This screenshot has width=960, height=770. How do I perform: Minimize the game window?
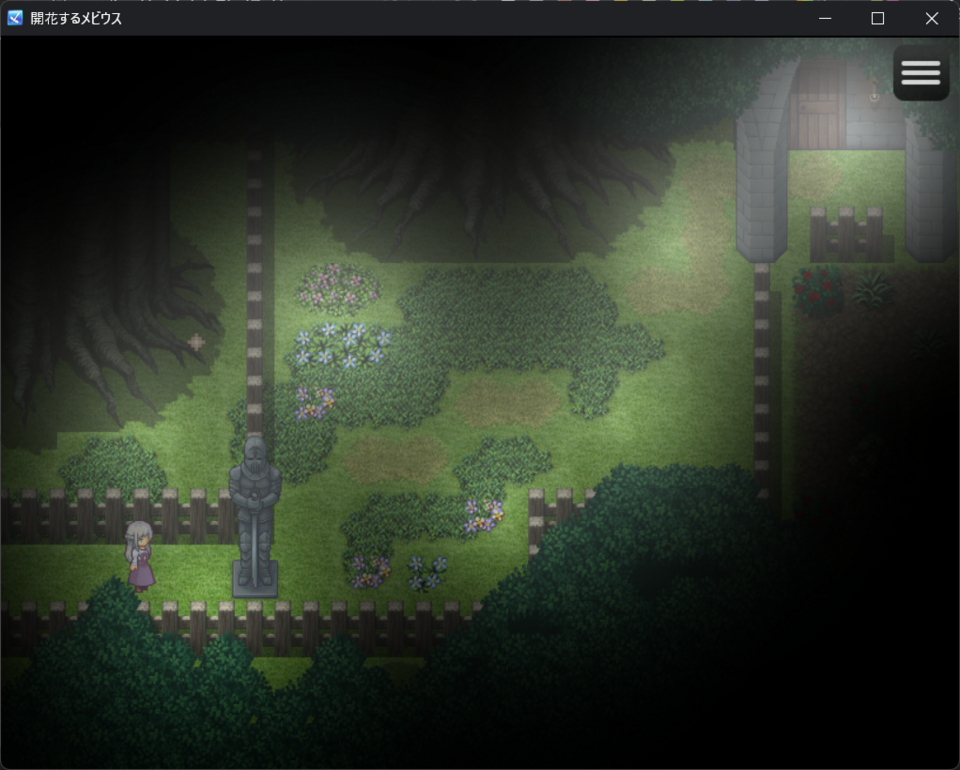tap(825, 18)
